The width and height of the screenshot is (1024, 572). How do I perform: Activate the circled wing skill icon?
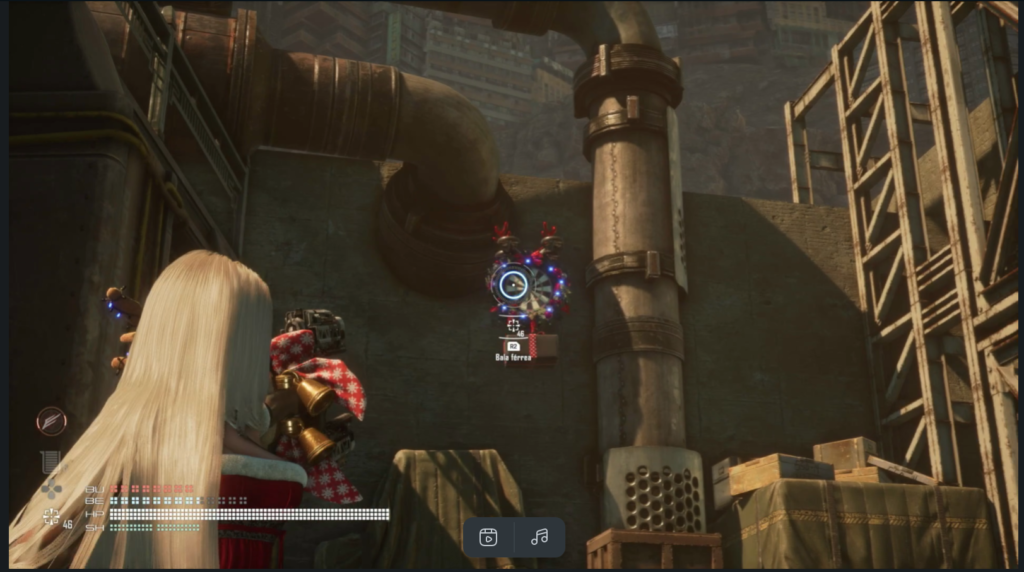tap(52, 421)
